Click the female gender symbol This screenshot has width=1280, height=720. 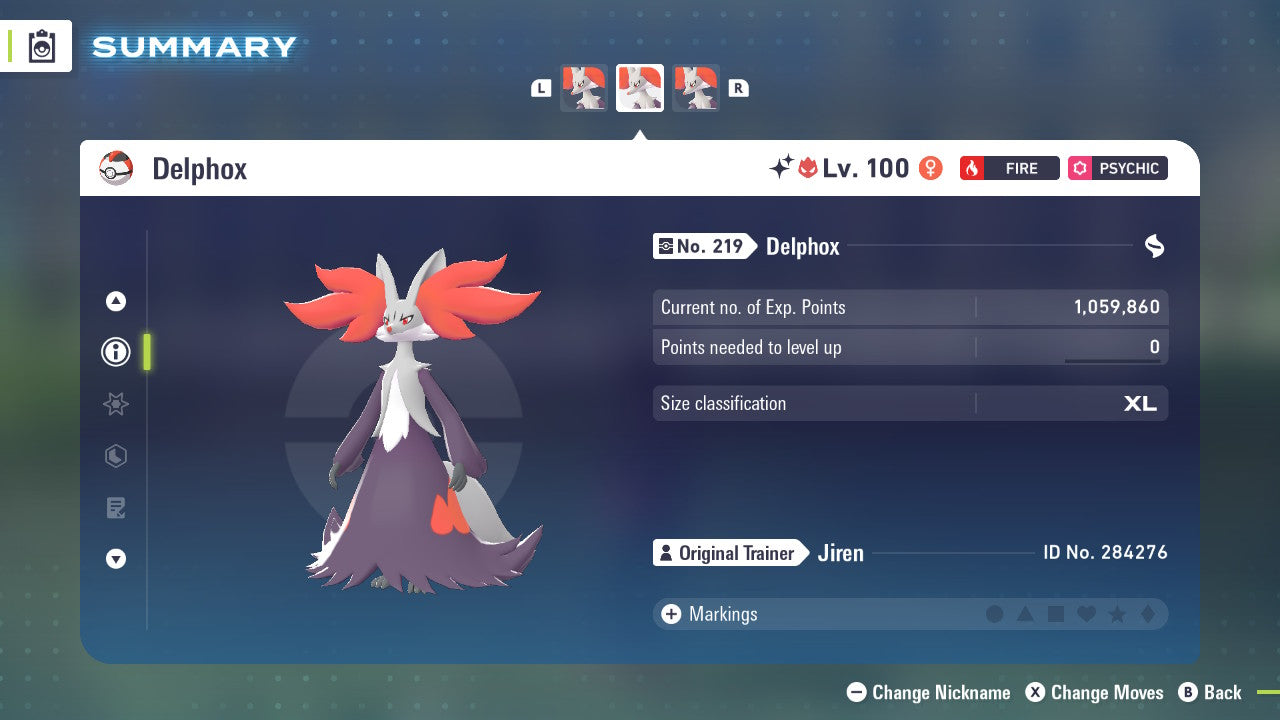[930, 168]
